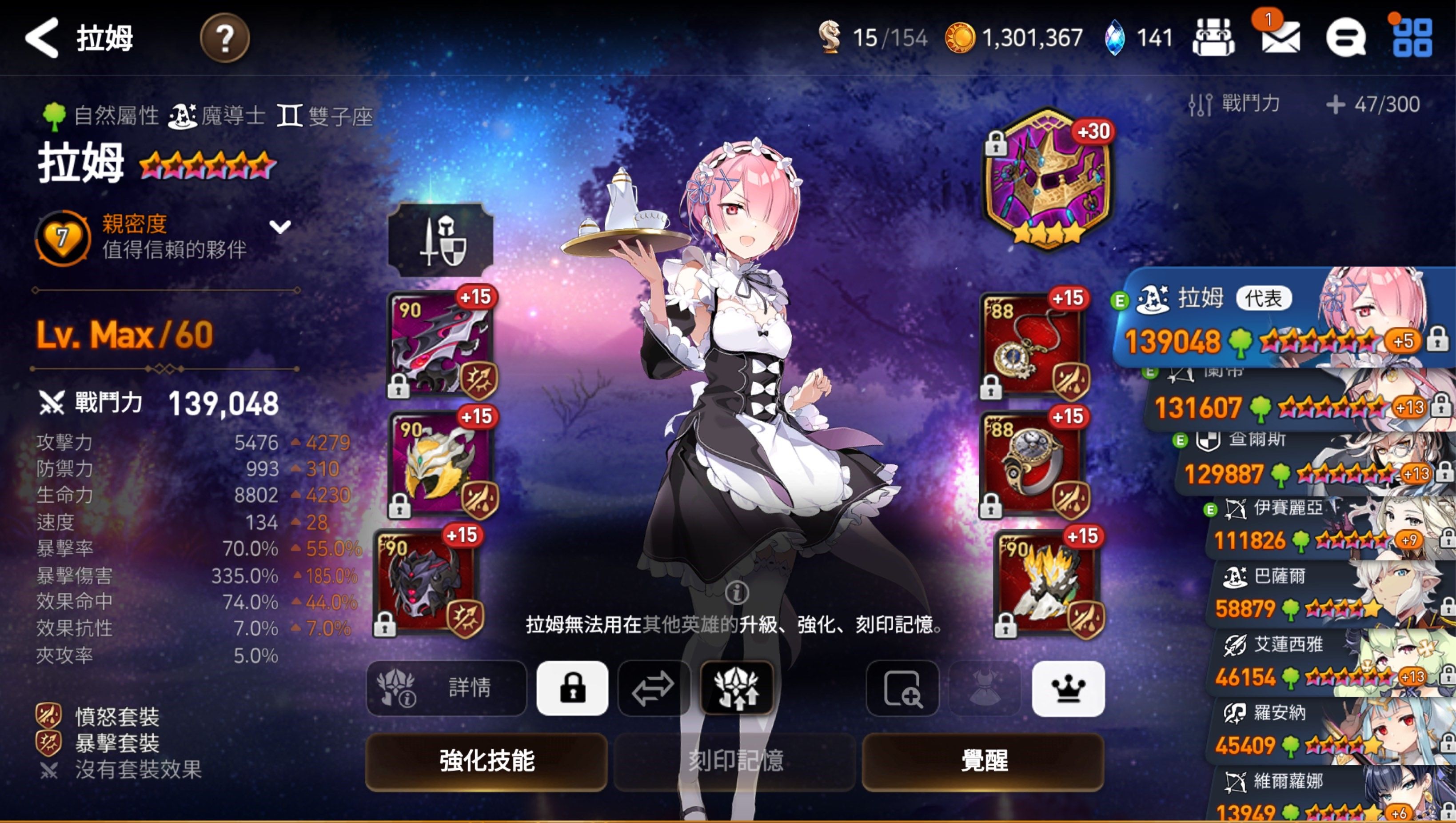Toggle the white crown representative button
1456x823 pixels.
coord(1068,688)
